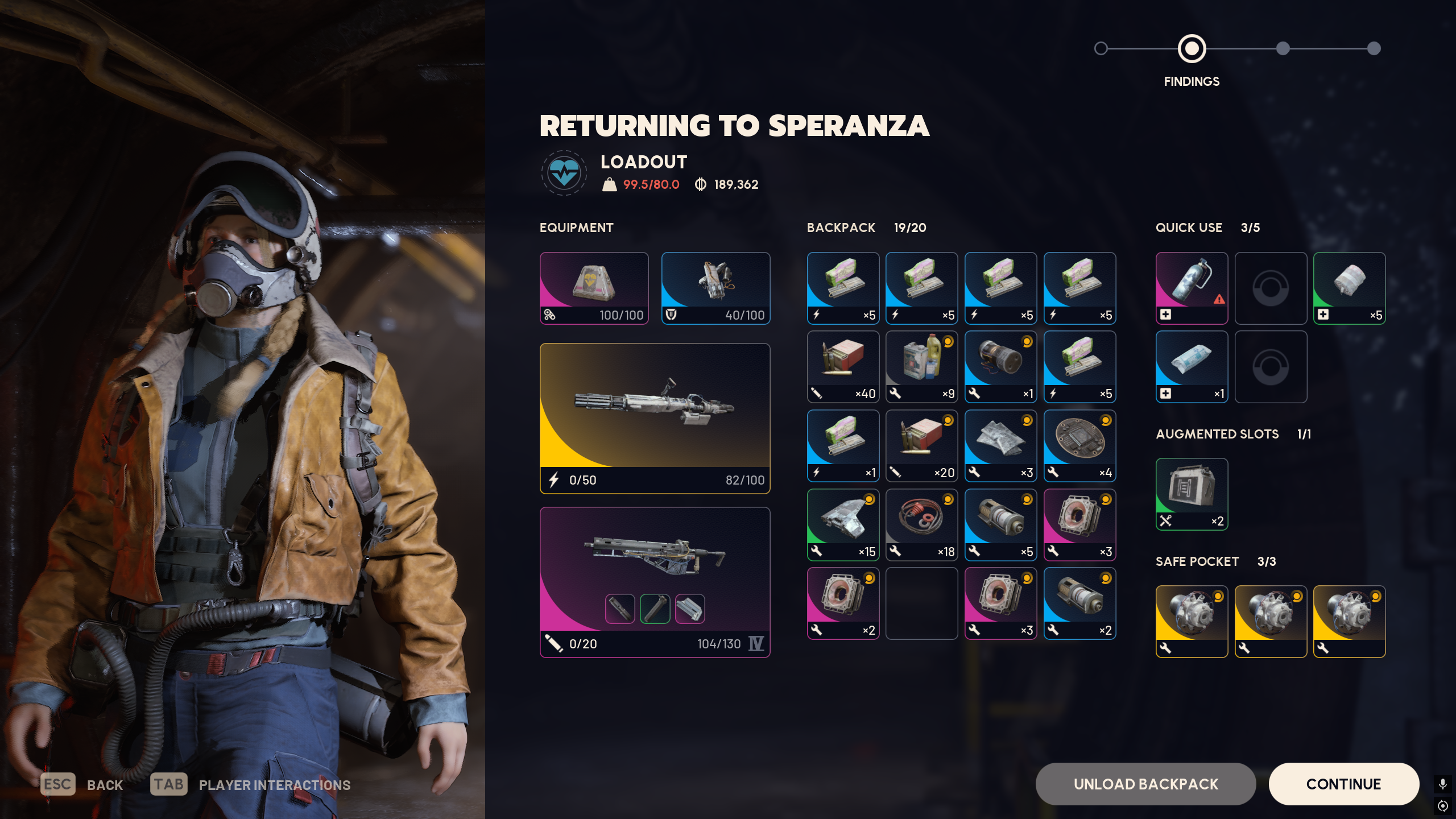Select the augmented slot crate item
This screenshot has height=819, width=1456.
(1192, 494)
